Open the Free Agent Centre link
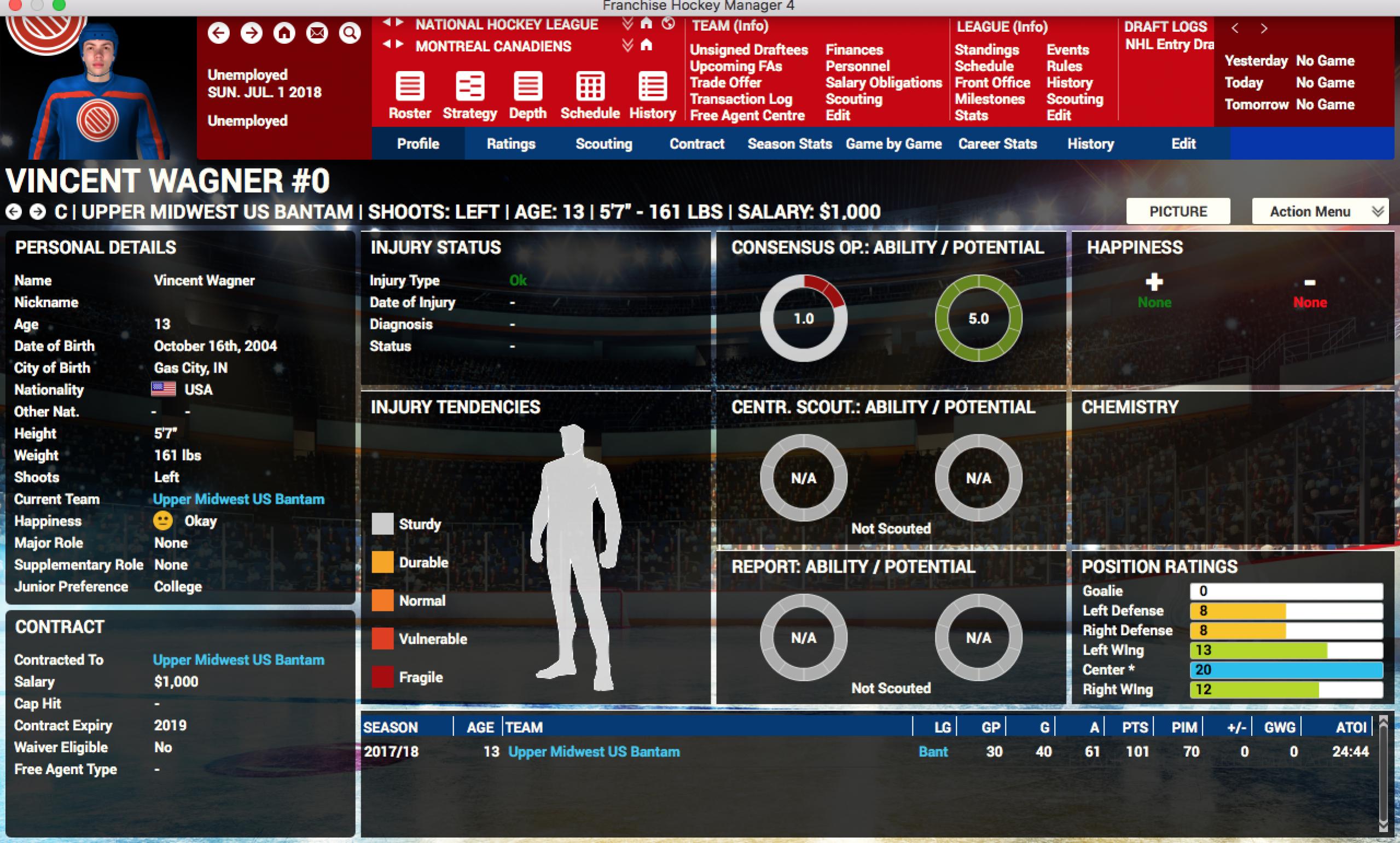This screenshot has height=843, width=1400. pyautogui.click(x=747, y=115)
